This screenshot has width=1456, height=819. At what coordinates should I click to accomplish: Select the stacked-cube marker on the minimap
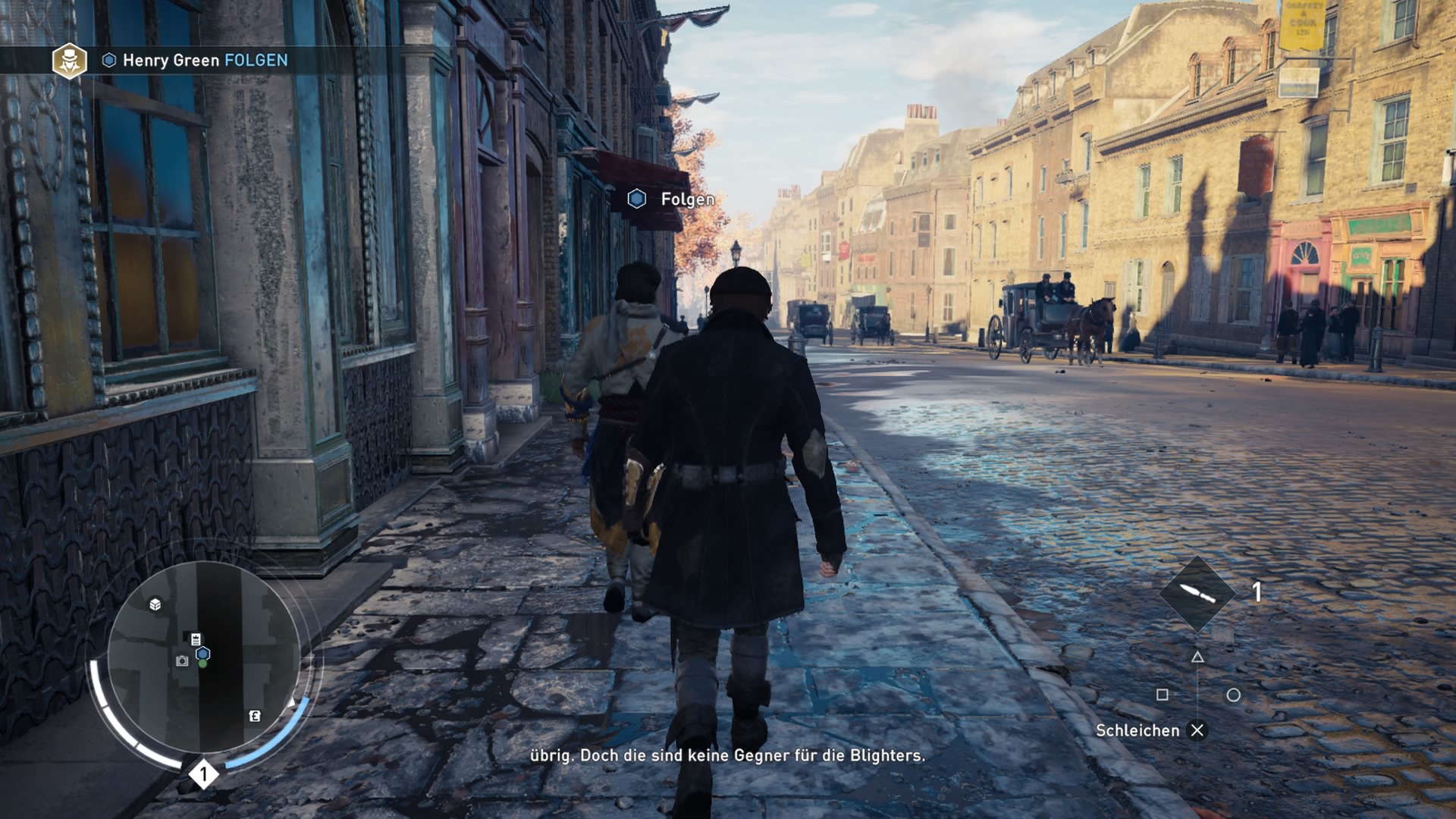[x=155, y=604]
